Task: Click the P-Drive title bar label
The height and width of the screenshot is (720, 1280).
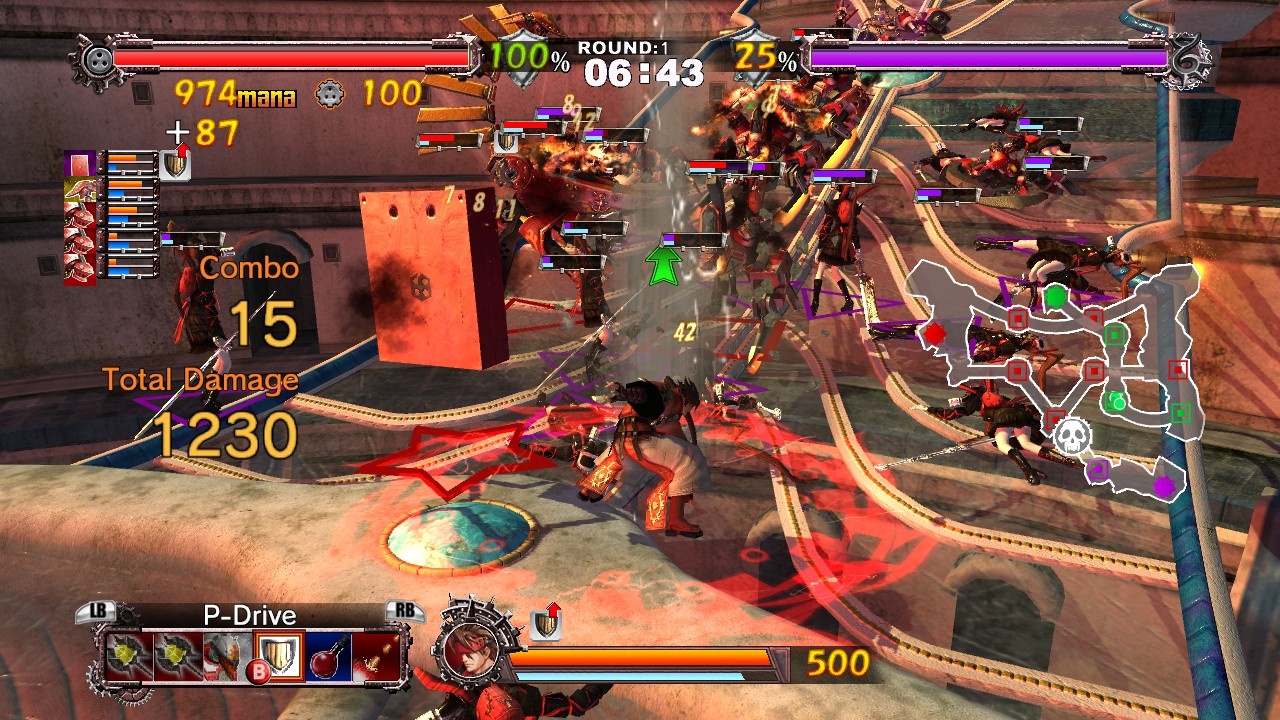Action: pos(251,614)
